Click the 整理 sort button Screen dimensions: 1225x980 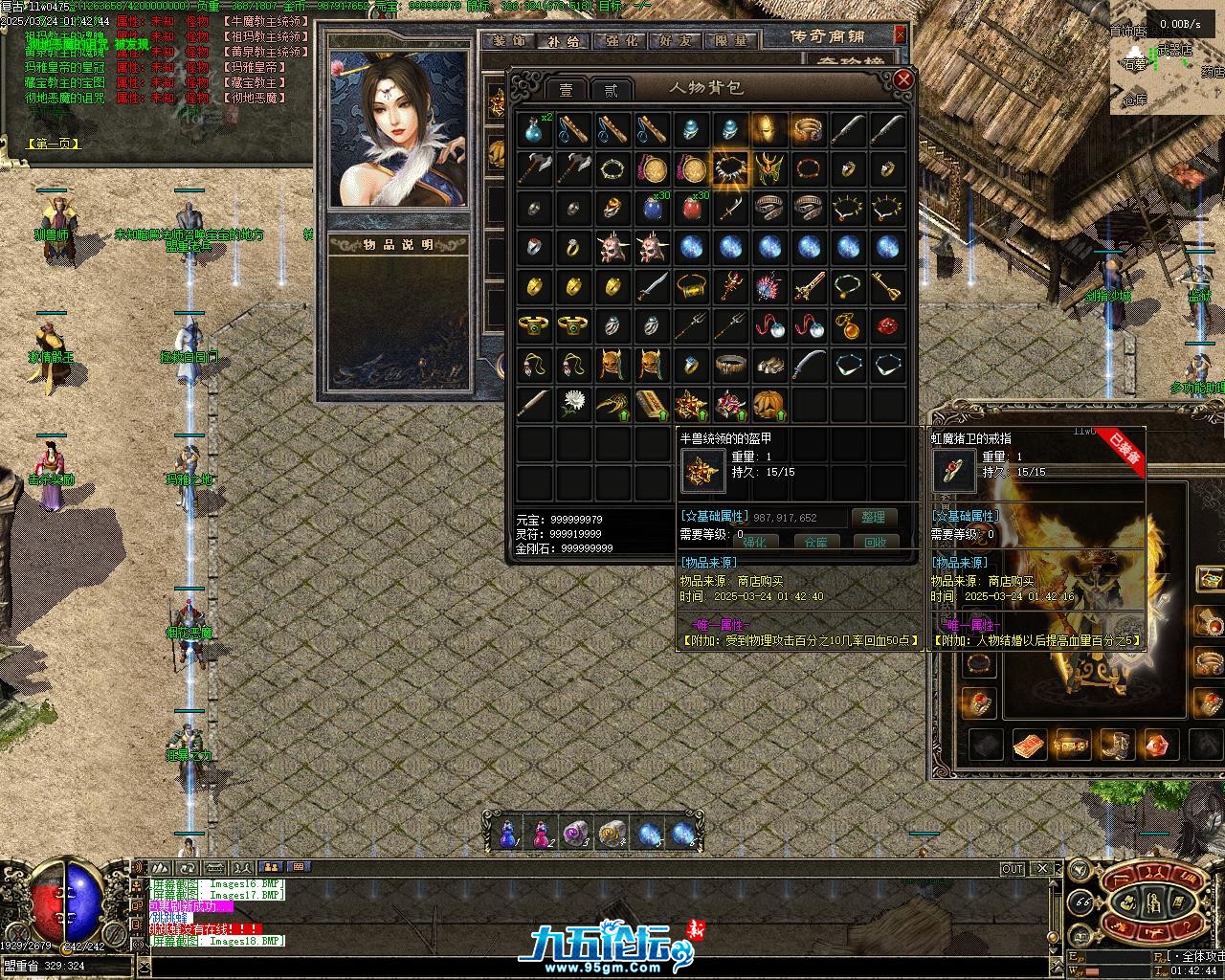pyautogui.click(x=873, y=517)
